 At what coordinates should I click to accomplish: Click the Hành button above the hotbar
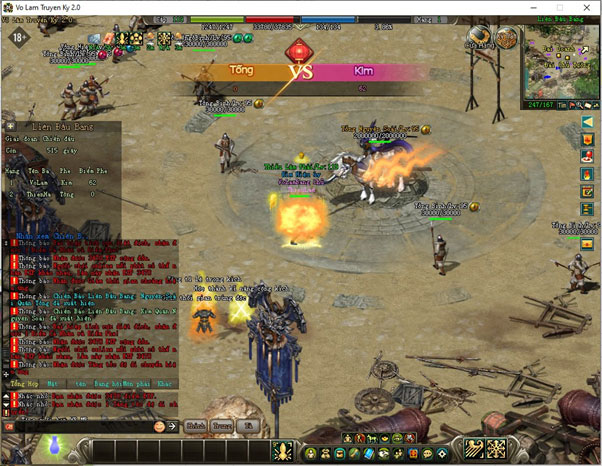194,426
